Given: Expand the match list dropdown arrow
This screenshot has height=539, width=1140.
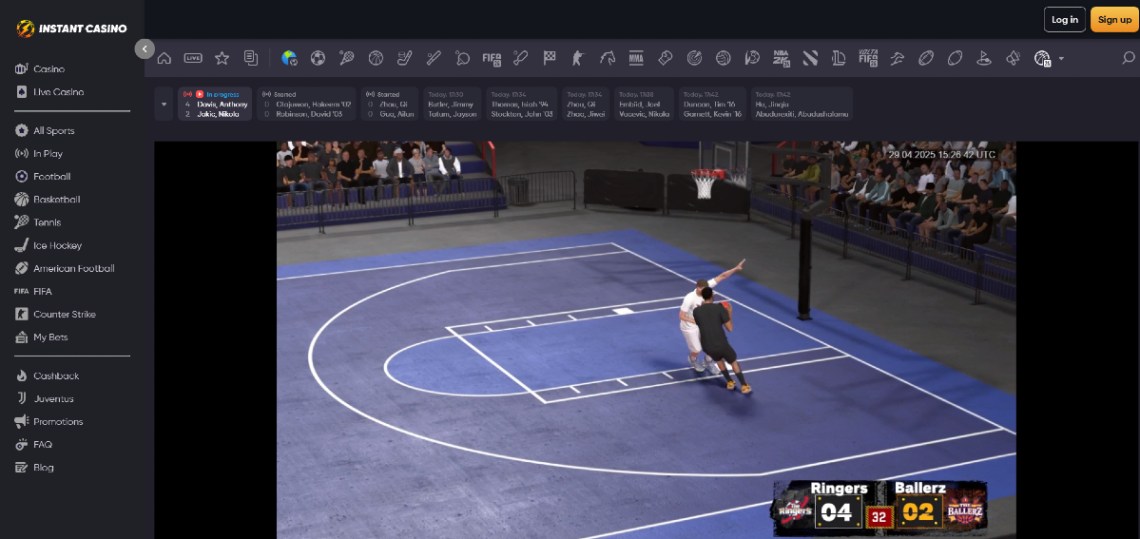Looking at the screenshot, I should 164,104.
